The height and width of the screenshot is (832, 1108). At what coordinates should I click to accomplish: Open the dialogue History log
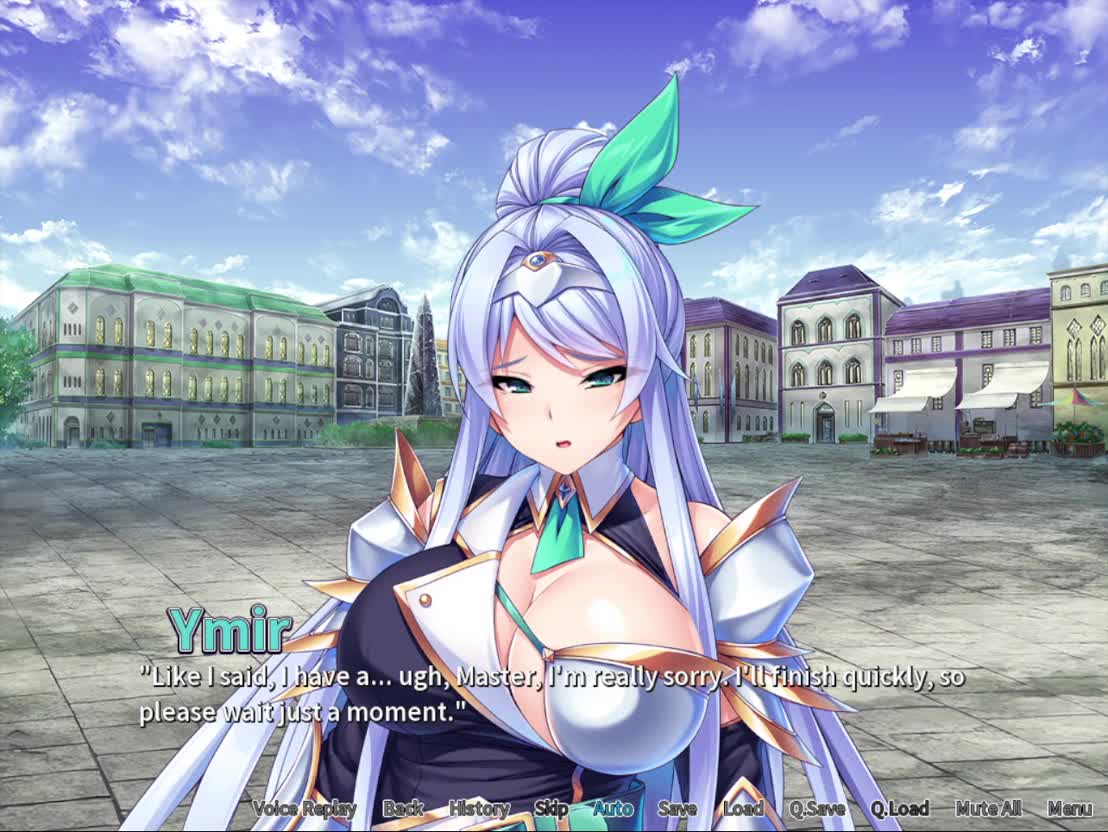[x=479, y=808]
